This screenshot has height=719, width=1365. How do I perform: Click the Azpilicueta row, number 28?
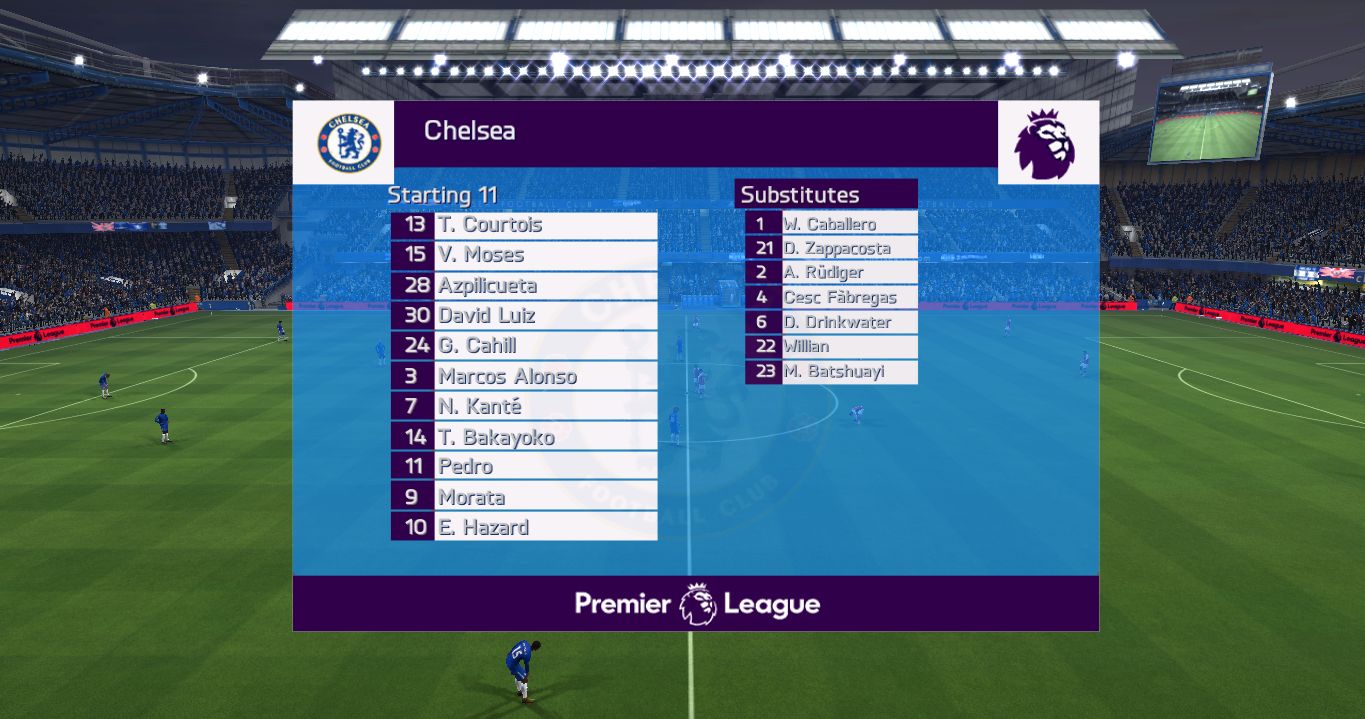pos(524,286)
